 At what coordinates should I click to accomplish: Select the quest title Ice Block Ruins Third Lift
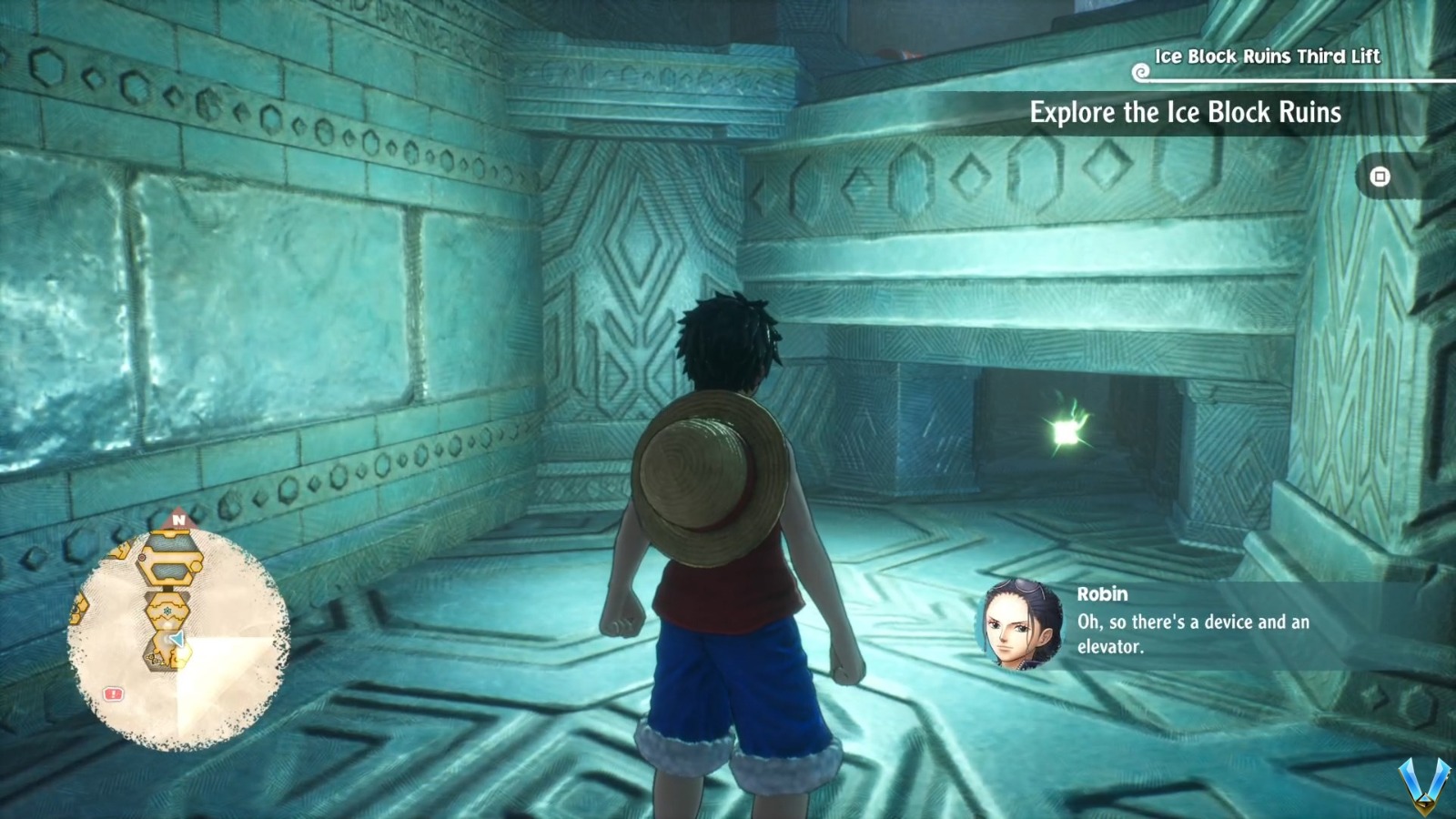[1267, 56]
